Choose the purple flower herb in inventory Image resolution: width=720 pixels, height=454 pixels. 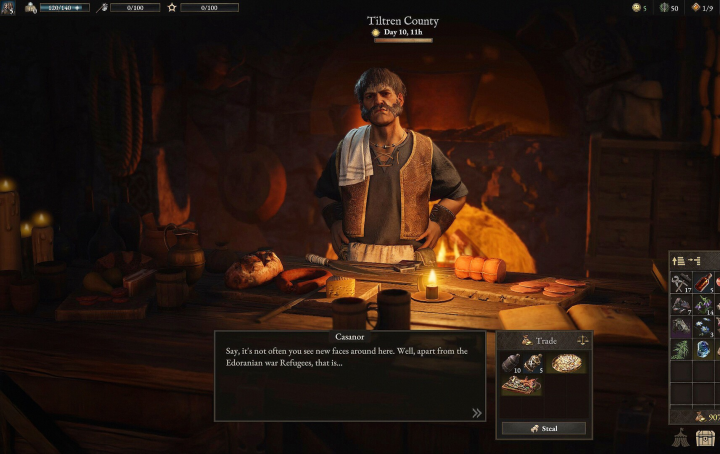pyautogui.click(x=706, y=304)
